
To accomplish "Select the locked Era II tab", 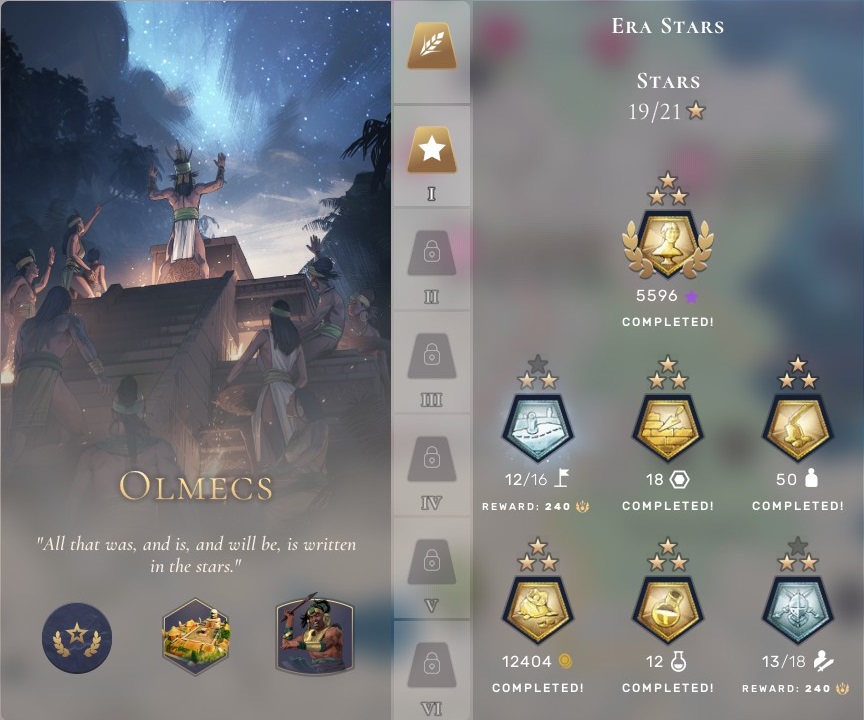I will point(431,255).
